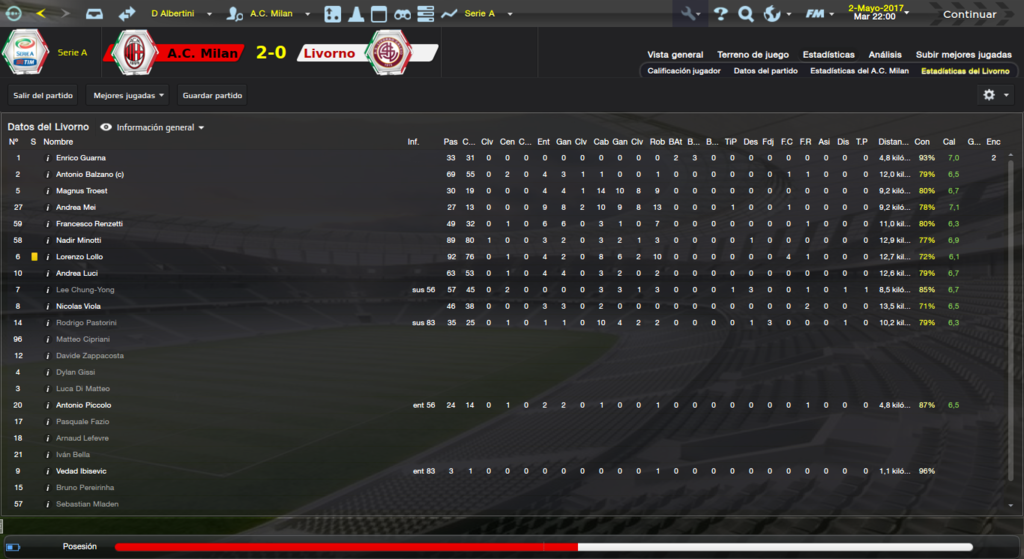The image size is (1024, 559).
Task: Open player Enrico Guarna's row
Action: click(81, 158)
